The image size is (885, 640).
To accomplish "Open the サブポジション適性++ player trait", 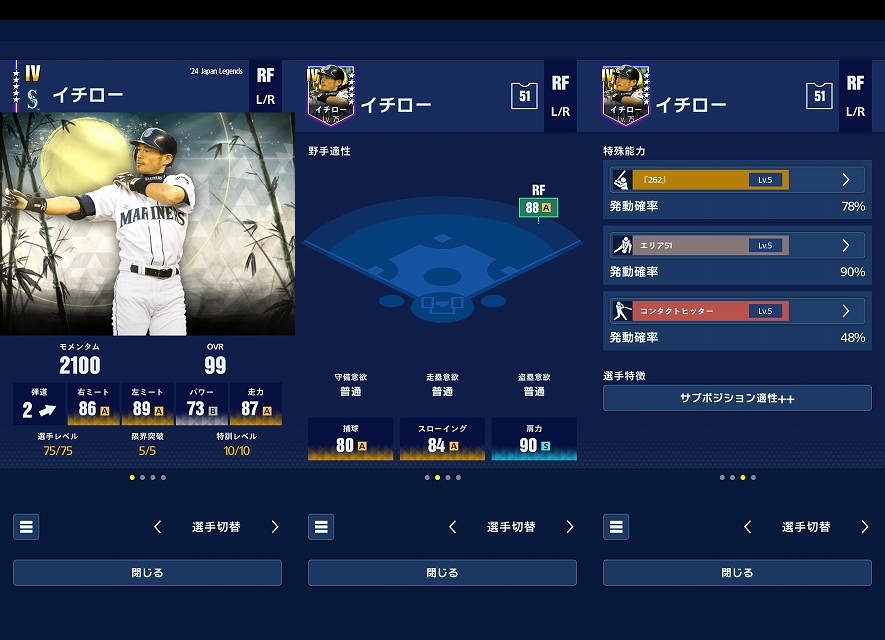I will click(x=737, y=398).
